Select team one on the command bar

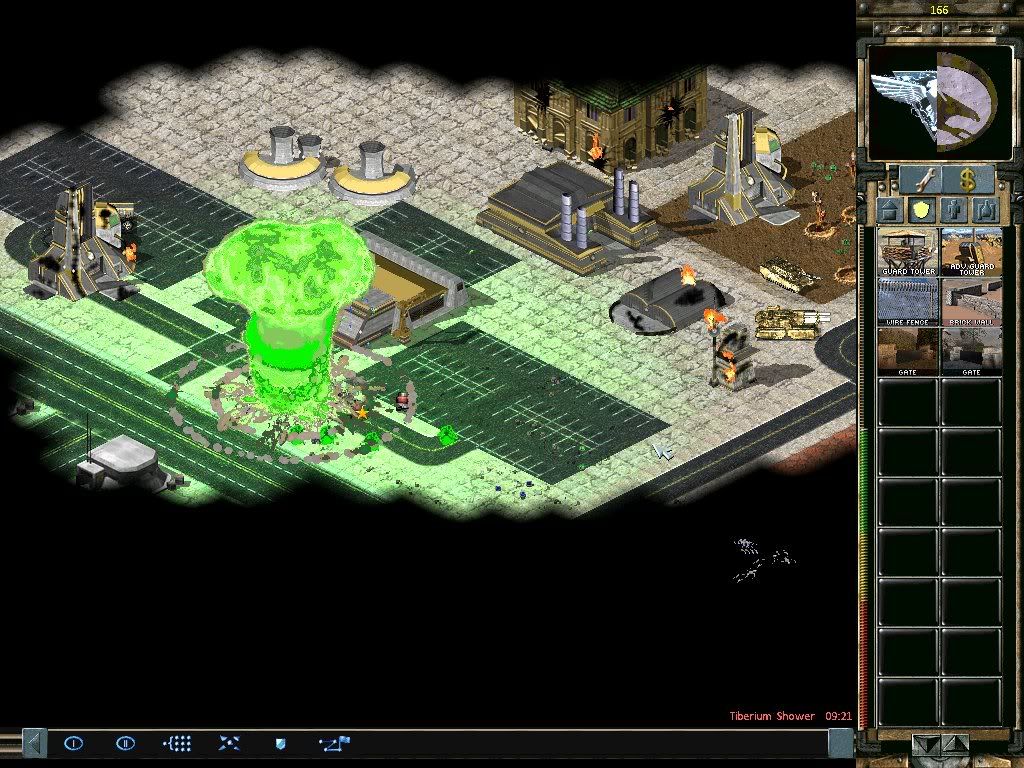74,743
